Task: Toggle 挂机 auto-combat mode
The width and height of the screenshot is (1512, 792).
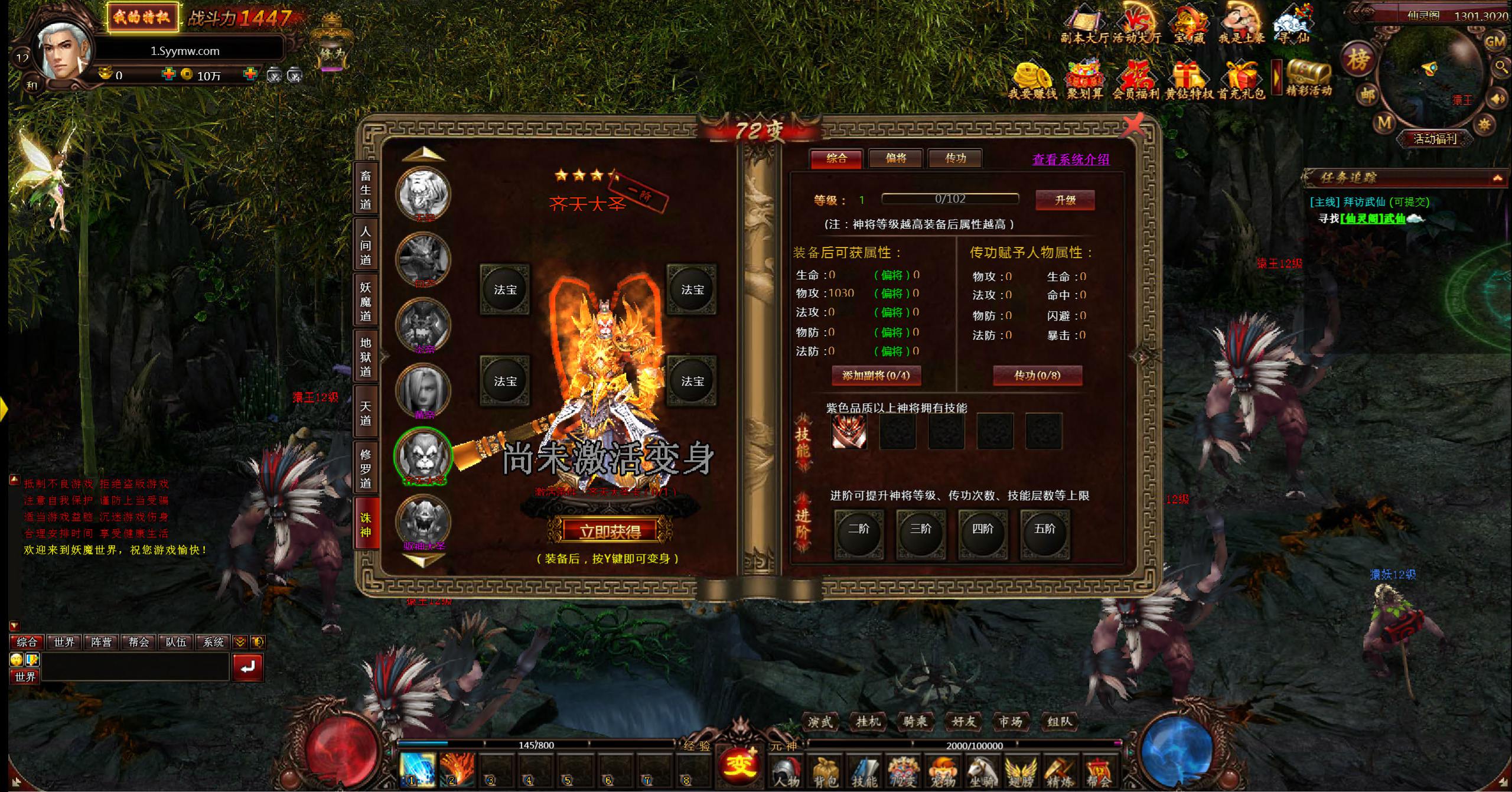Action: click(868, 721)
